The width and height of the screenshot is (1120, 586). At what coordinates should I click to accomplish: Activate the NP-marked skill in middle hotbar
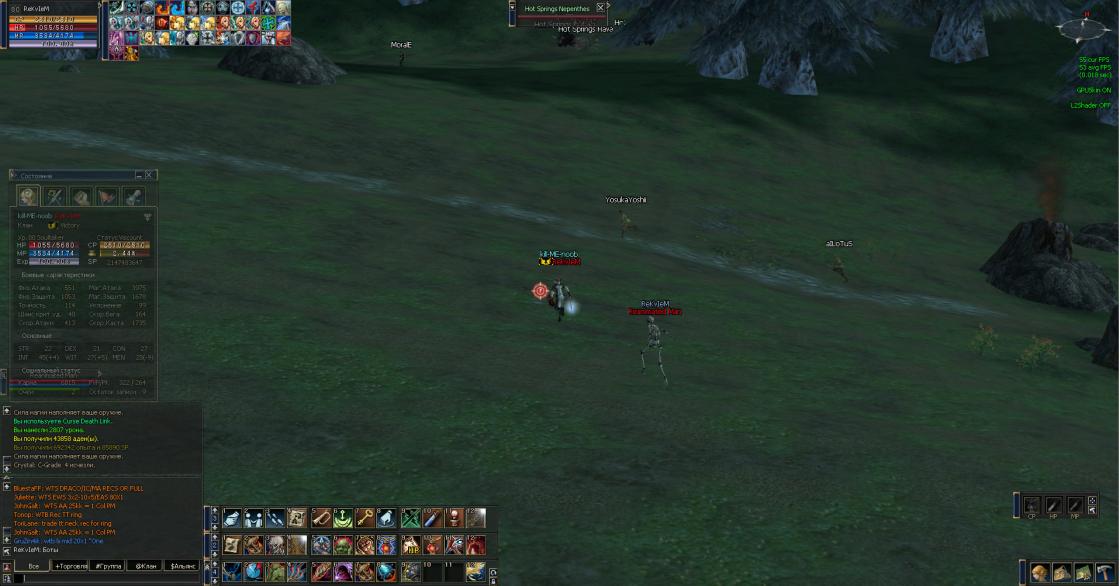pos(410,545)
